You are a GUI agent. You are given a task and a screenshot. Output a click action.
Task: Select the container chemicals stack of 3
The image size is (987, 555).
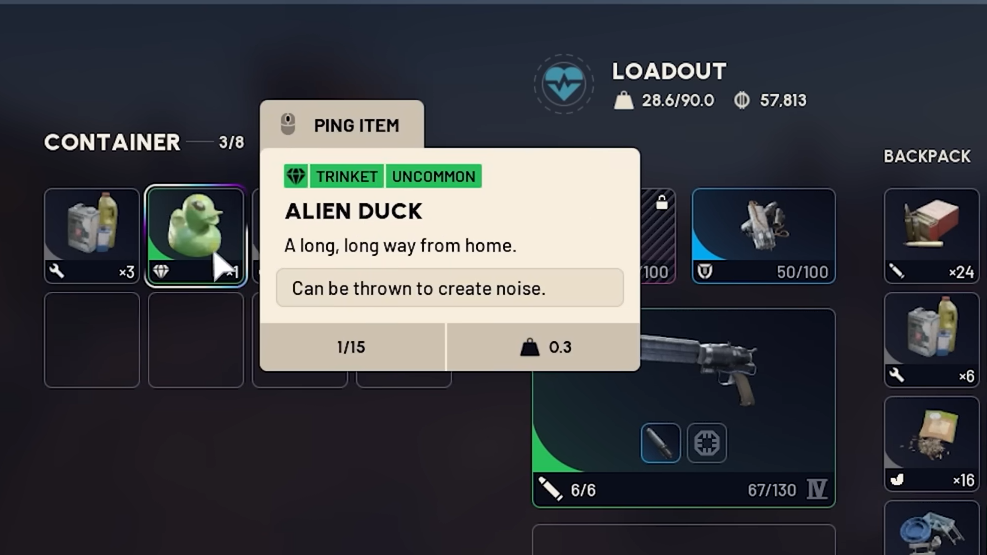point(92,235)
